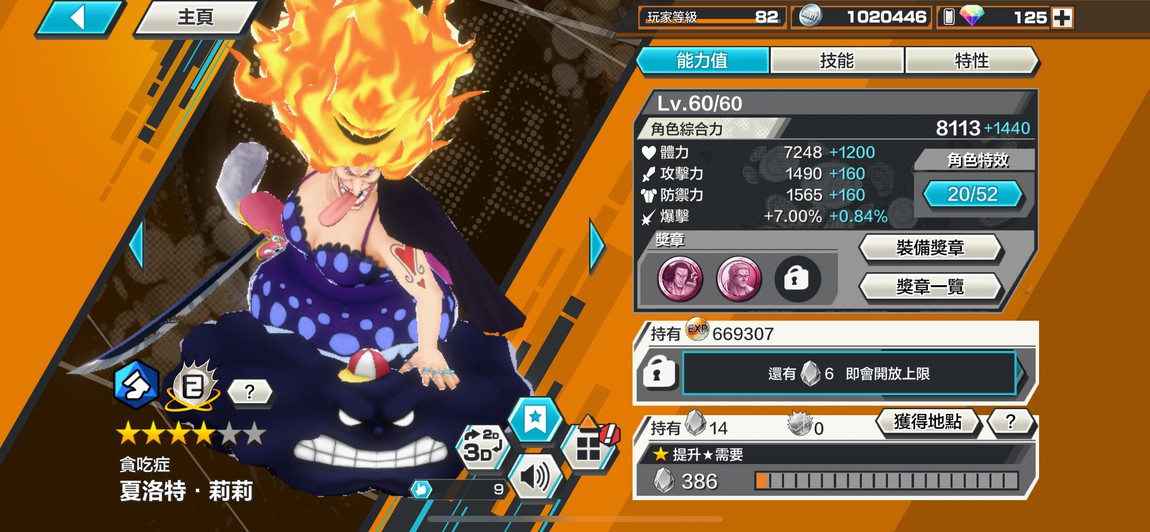Open 角色特效 20/52 panel
This screenshot has width=1150, height=532.
pos(972,194)
